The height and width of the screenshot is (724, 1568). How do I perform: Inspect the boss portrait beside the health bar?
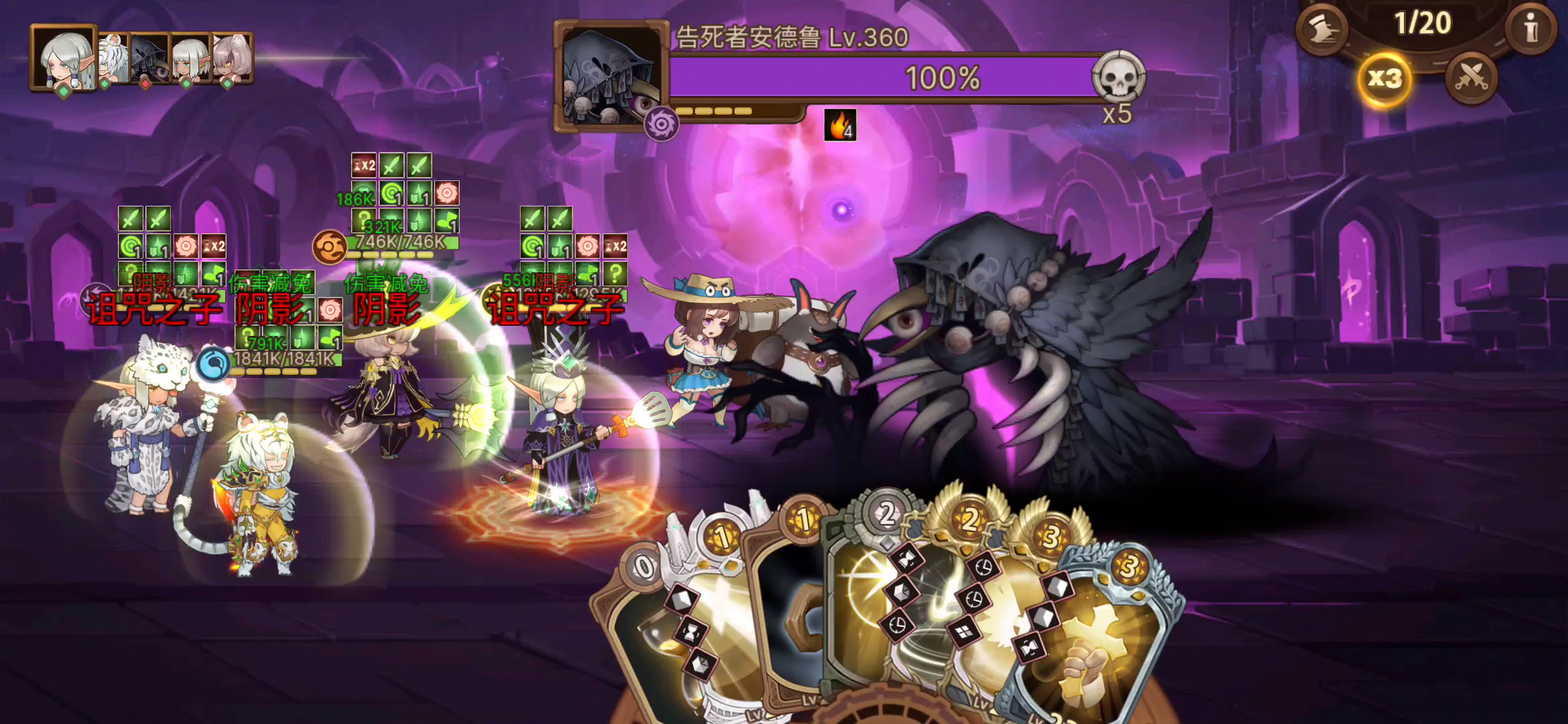(611, 75)
